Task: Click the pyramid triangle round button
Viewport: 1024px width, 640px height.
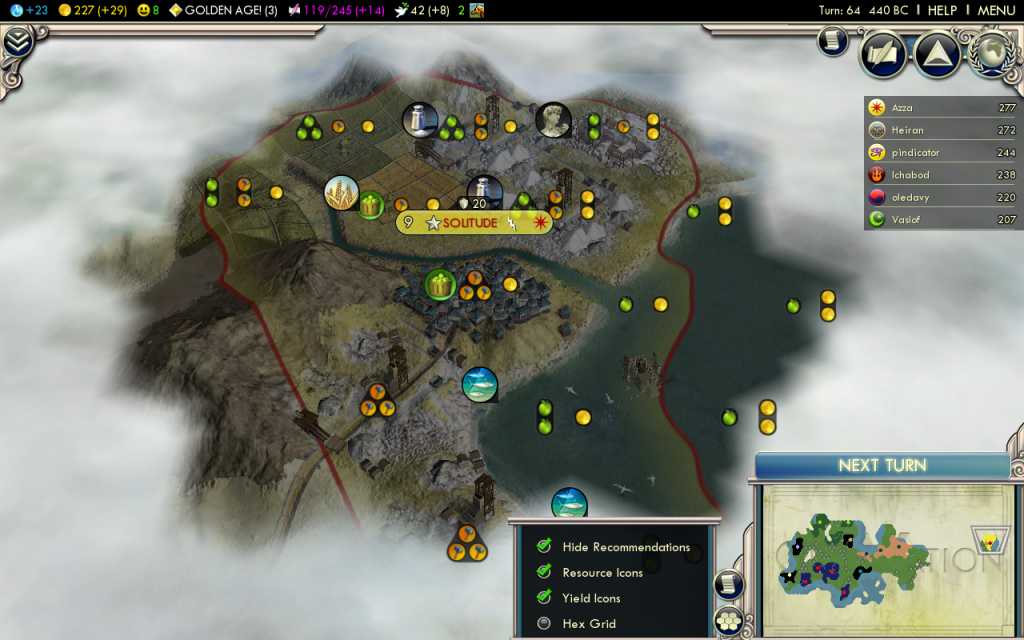Action: coord(938,54)
